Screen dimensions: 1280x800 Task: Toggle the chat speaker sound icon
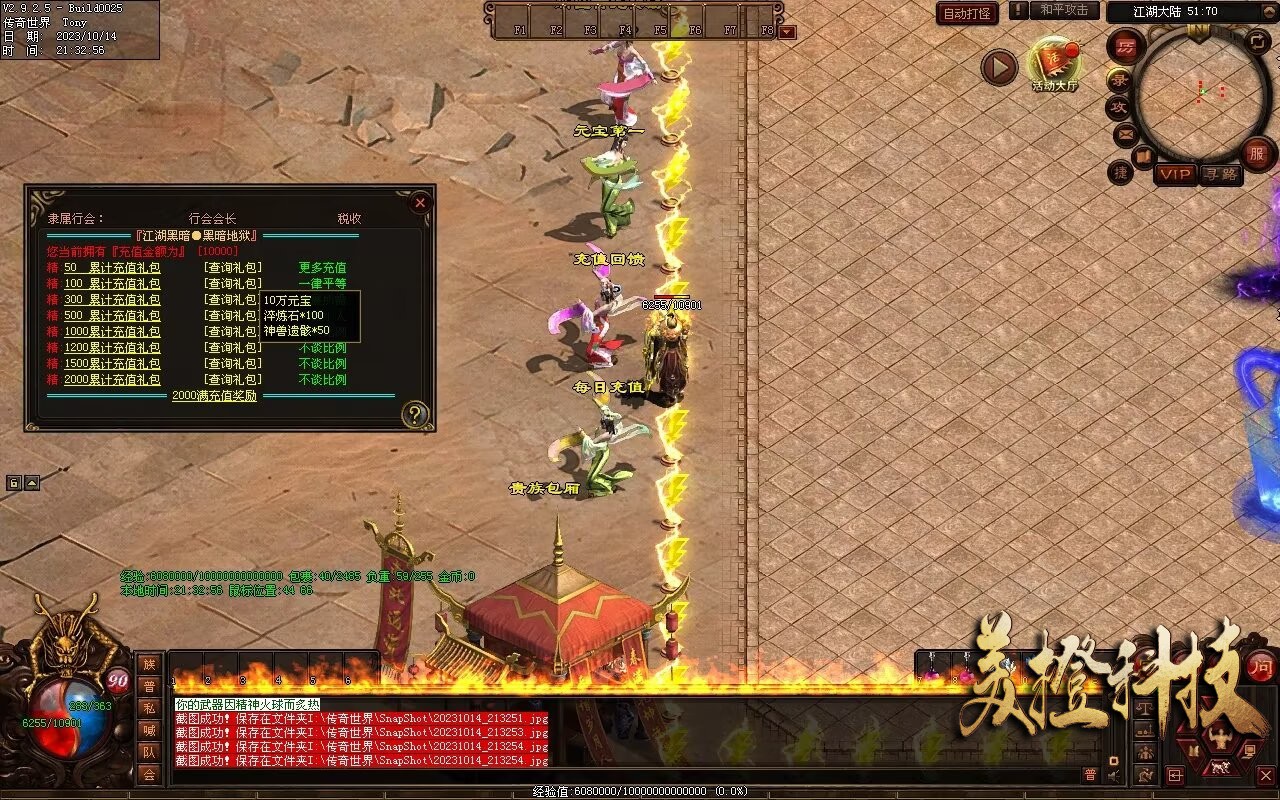coord(1114,774)
